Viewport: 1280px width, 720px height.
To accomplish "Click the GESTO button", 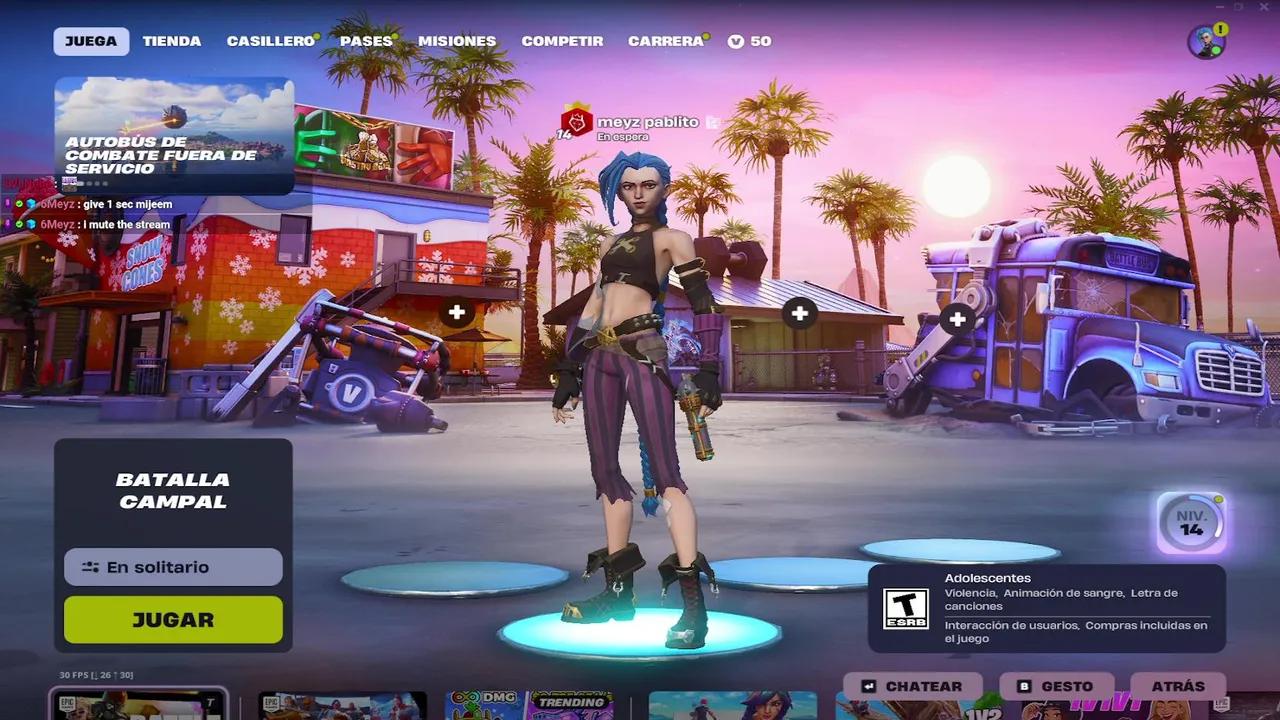I will pyautogui.click(x=1056, y=686).
